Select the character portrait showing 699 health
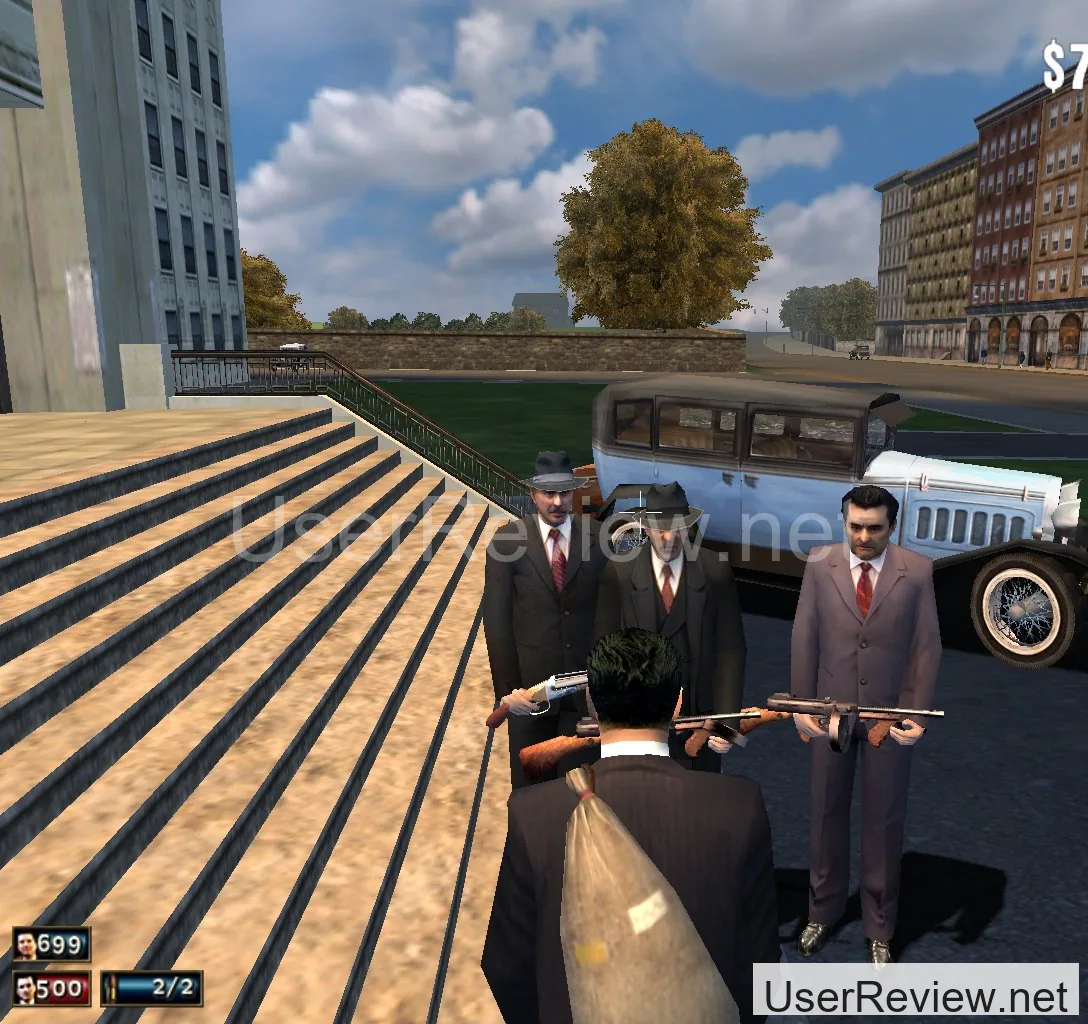 pyautogui.click(x=27, y=944)
